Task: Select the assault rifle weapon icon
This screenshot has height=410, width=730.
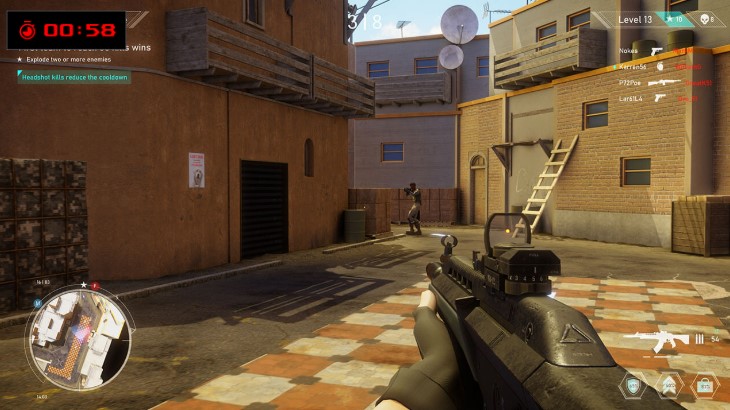Action: (x=657, y=340)
